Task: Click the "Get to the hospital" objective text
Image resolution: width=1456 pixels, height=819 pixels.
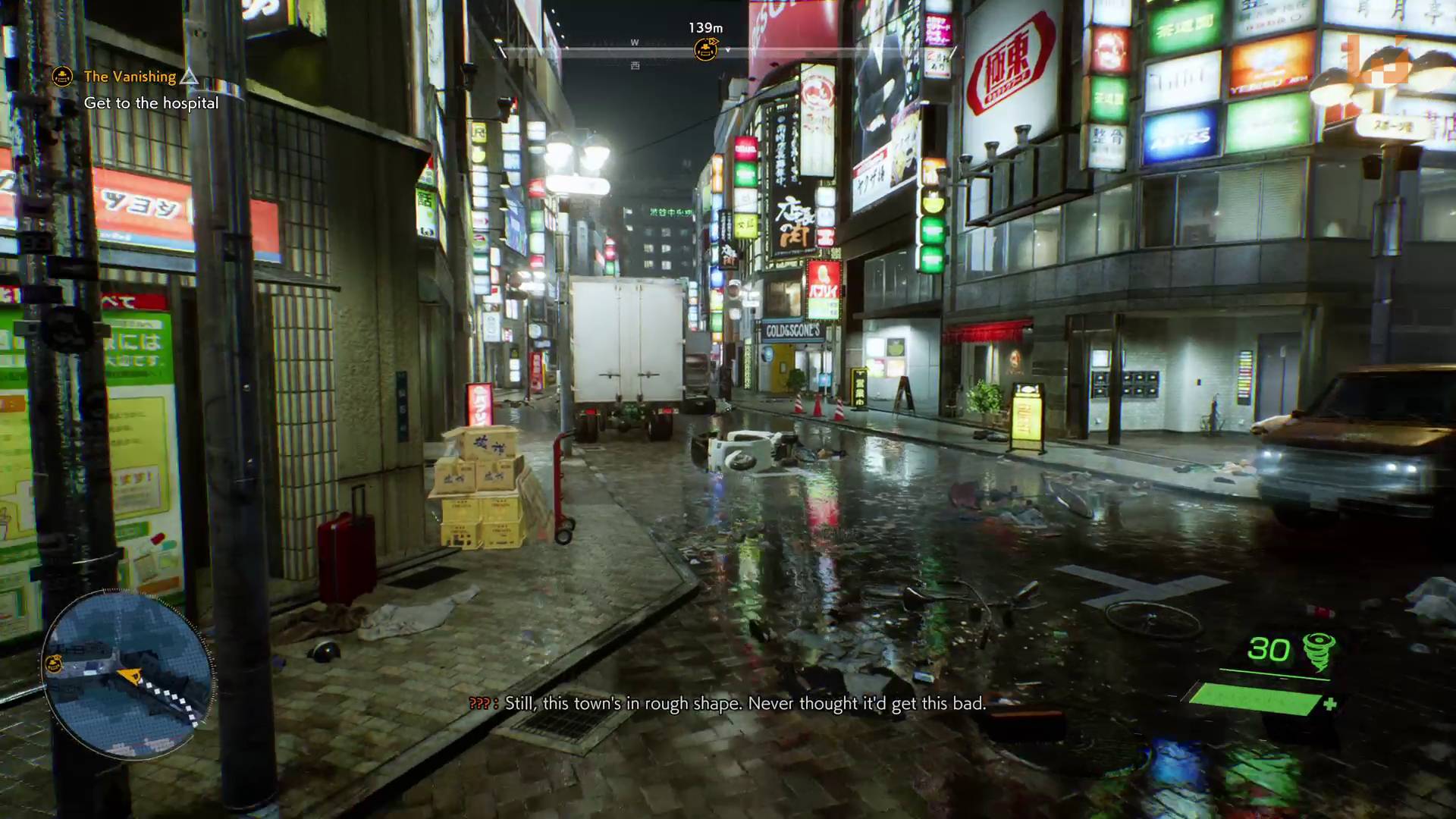Action: tap(152, 103)
